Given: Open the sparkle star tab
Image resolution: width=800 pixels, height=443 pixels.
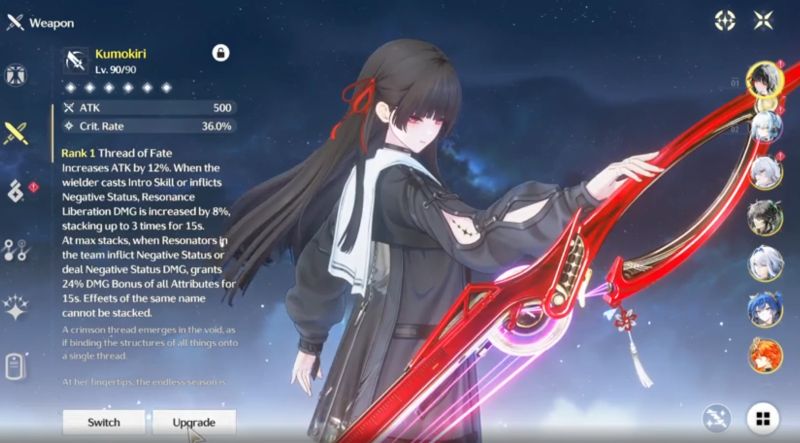Looking at the screenshot, I should click(x=16, y=306).
